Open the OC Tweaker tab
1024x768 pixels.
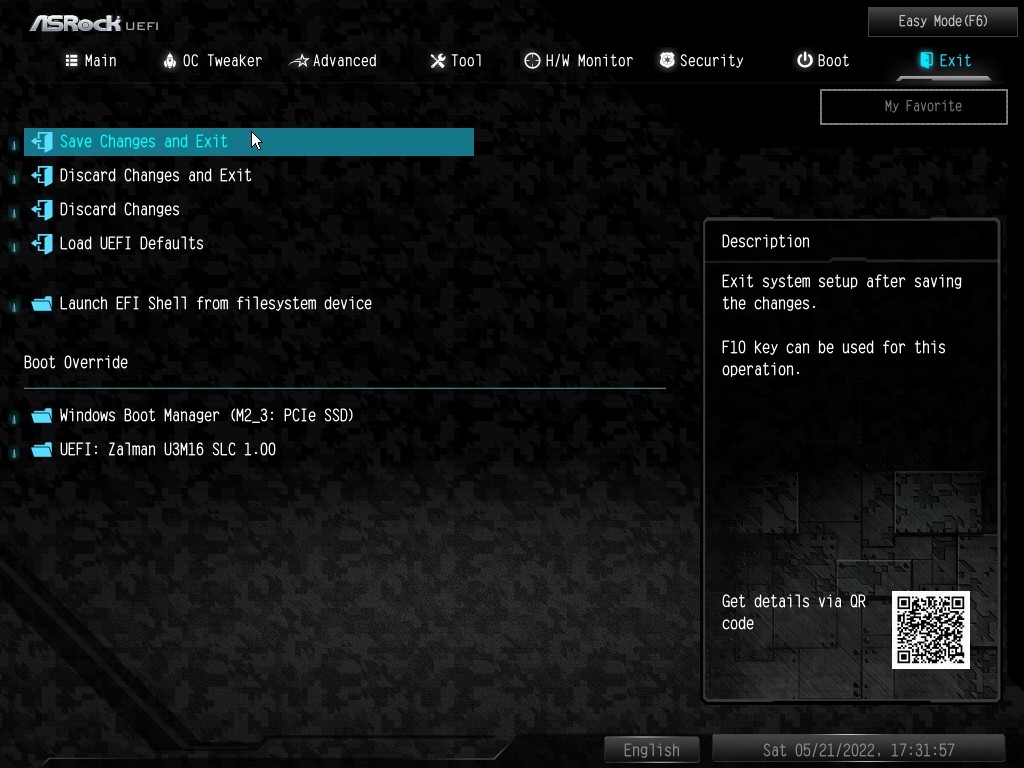[212, 61]
